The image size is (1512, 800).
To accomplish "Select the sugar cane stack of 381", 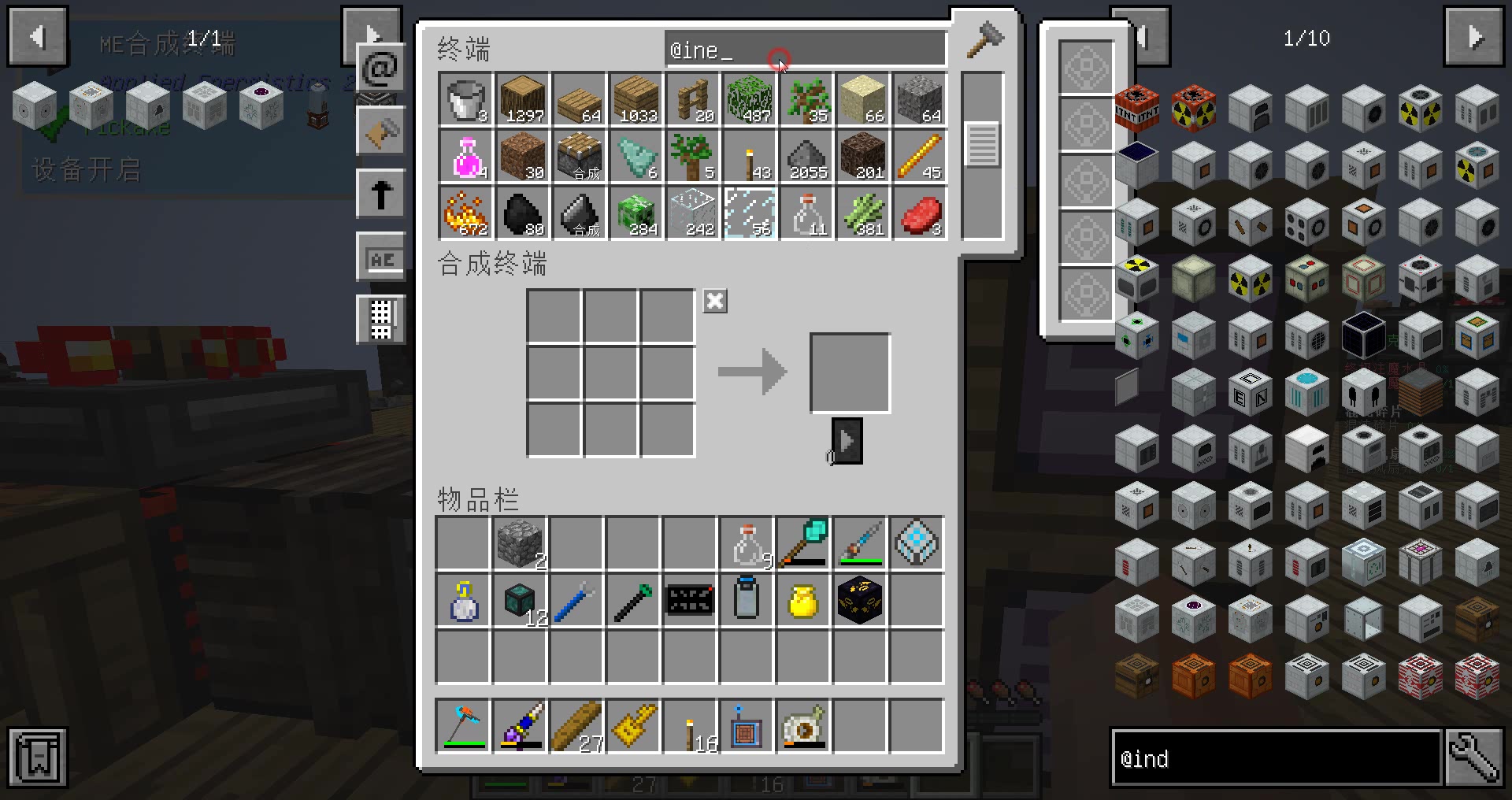I will (863, 213).
